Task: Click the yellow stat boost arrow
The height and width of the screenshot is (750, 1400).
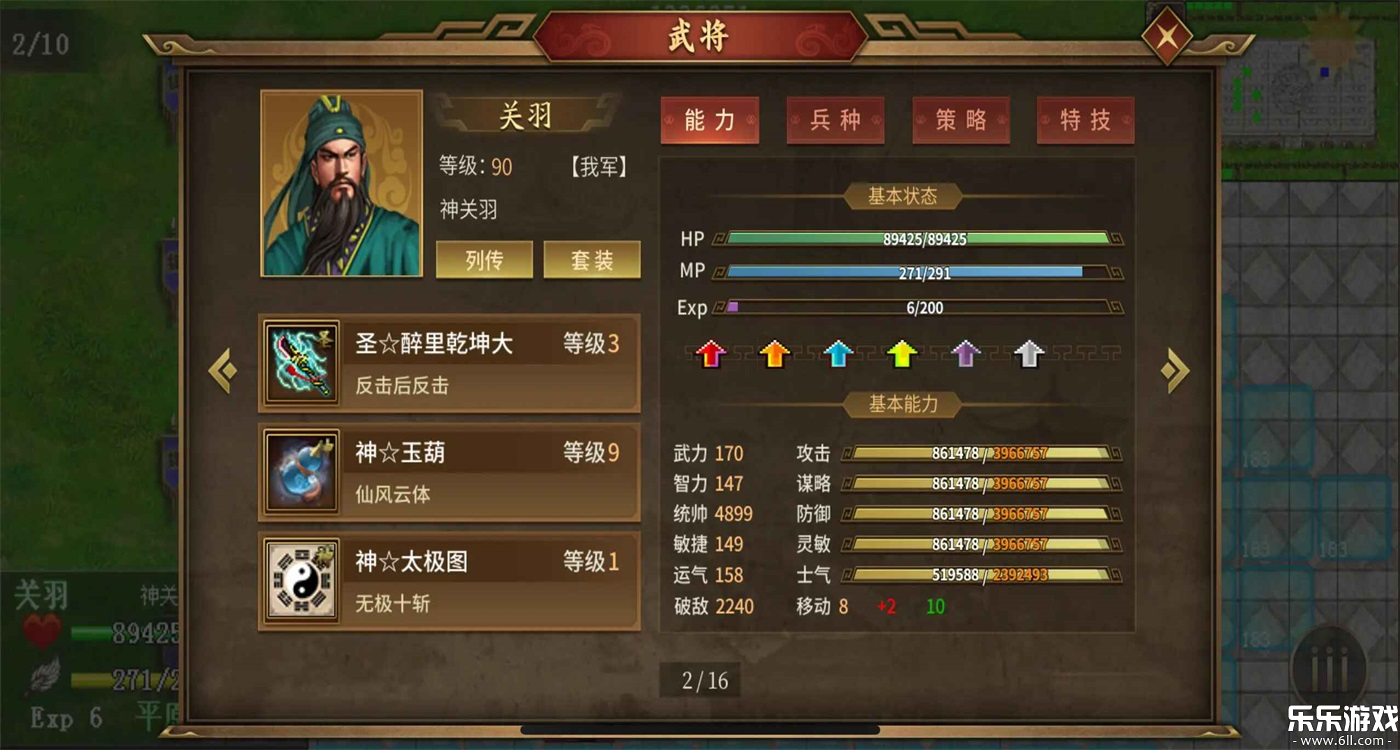Action: tap(901, 355)
